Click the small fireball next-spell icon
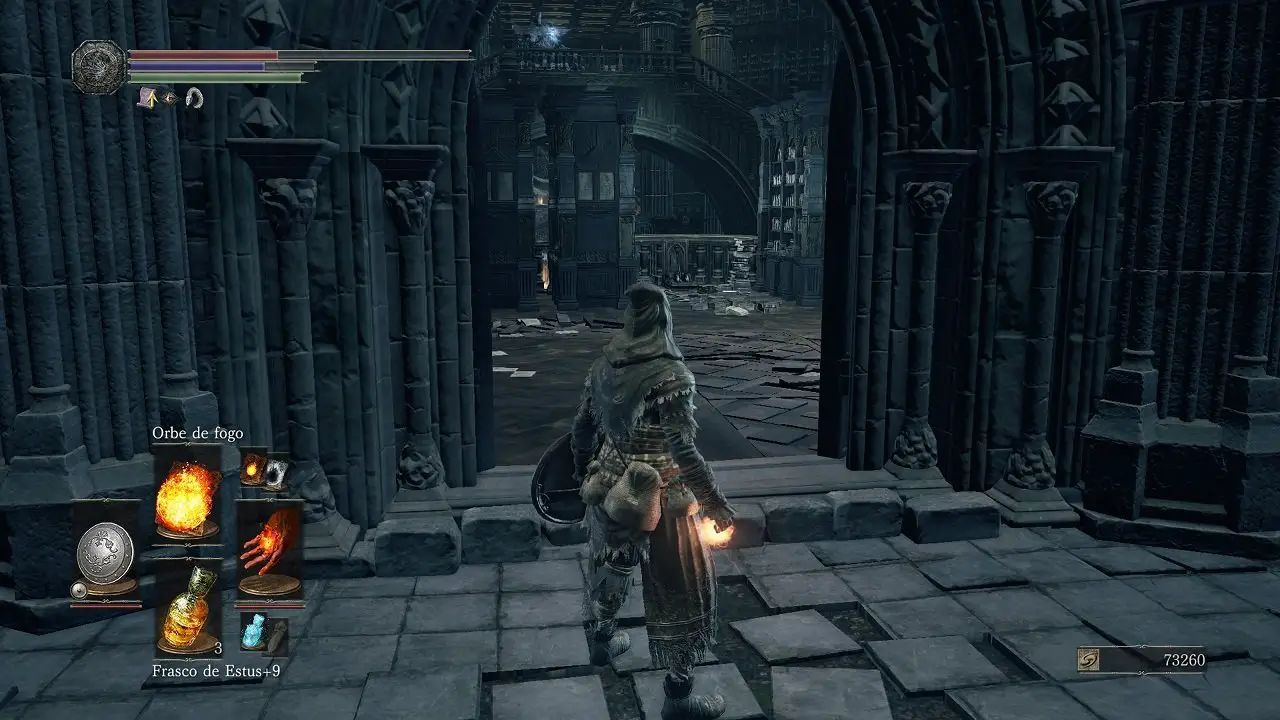 tap(254, 468)
